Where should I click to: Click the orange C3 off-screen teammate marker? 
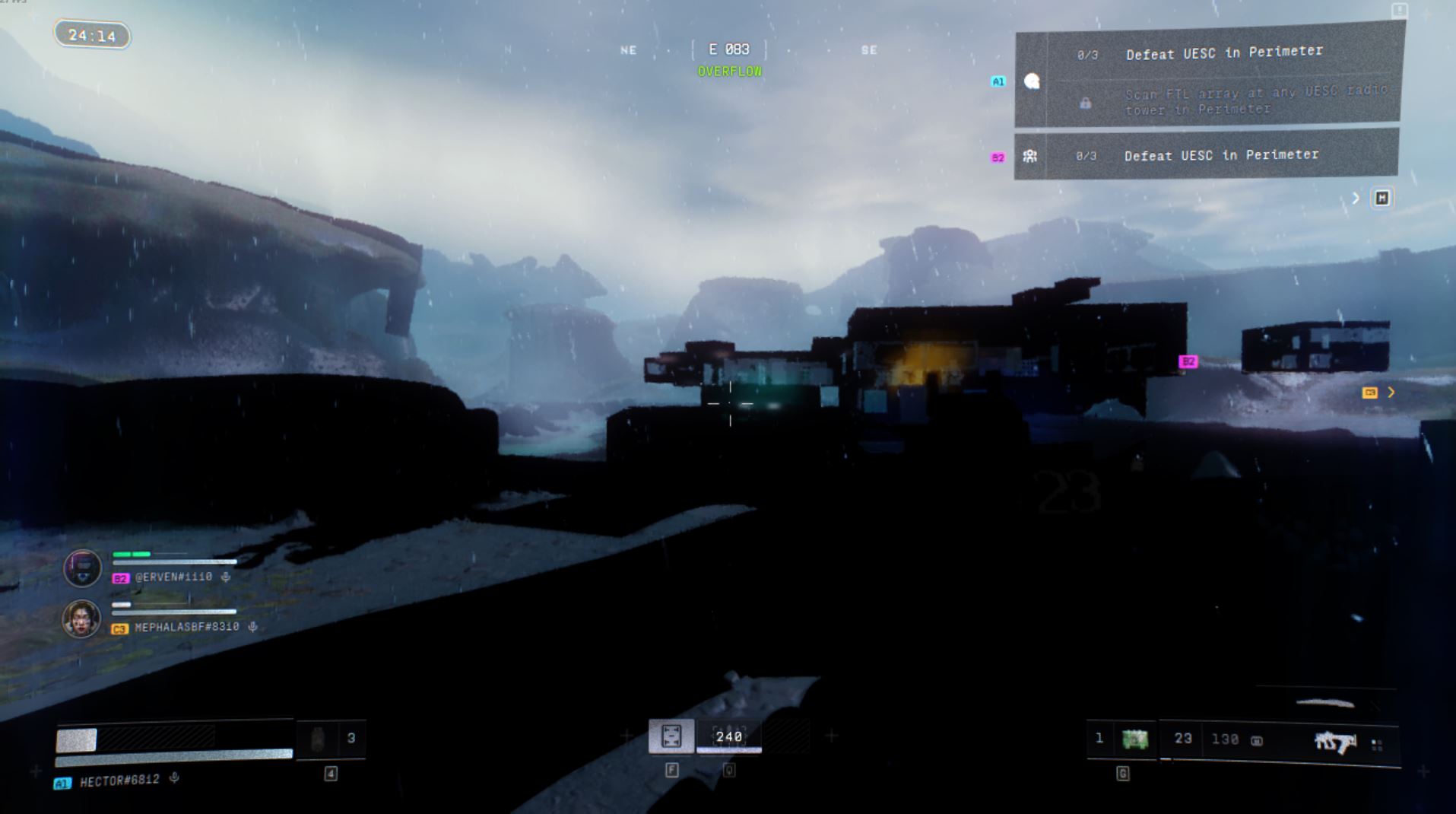pos(1370,393)
